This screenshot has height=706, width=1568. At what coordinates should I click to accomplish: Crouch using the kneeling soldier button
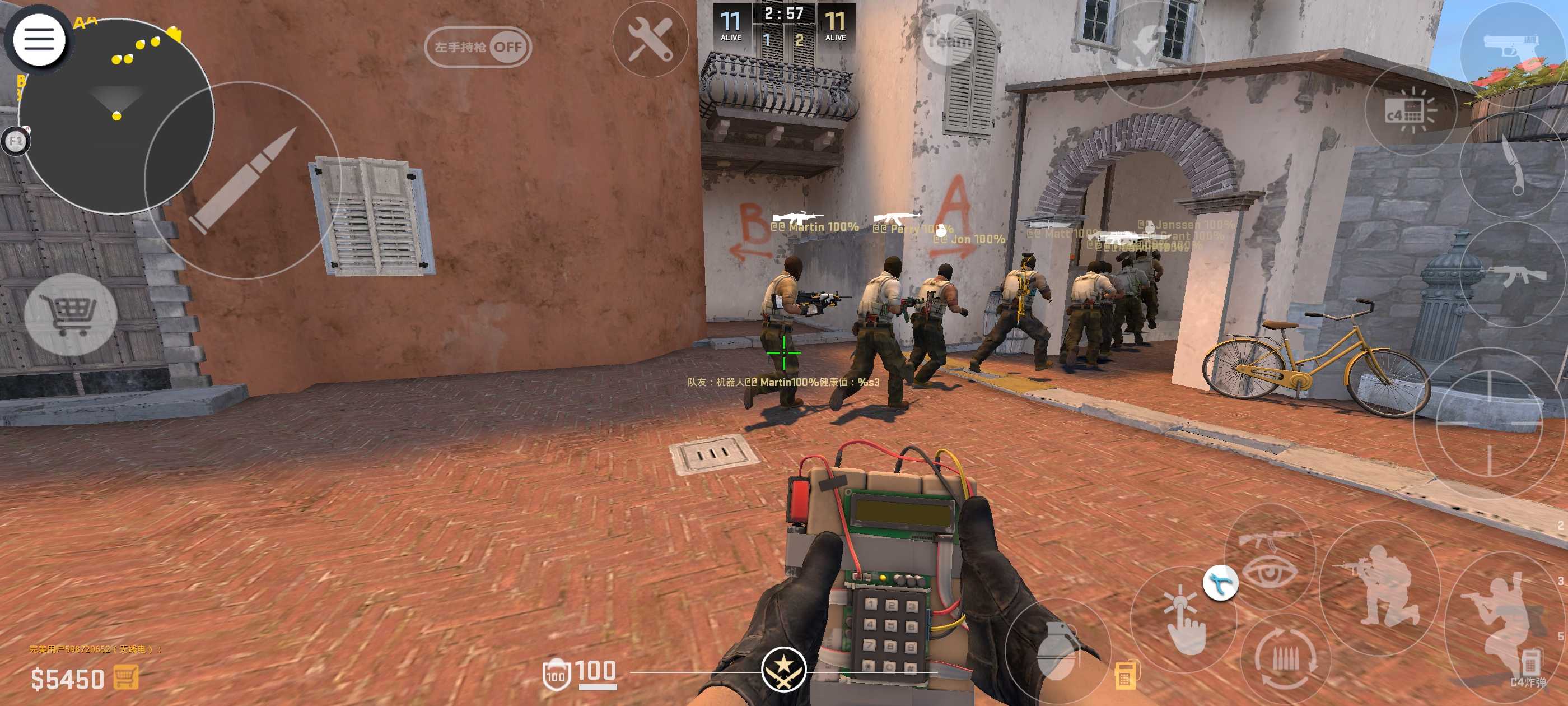(1379, 588)
